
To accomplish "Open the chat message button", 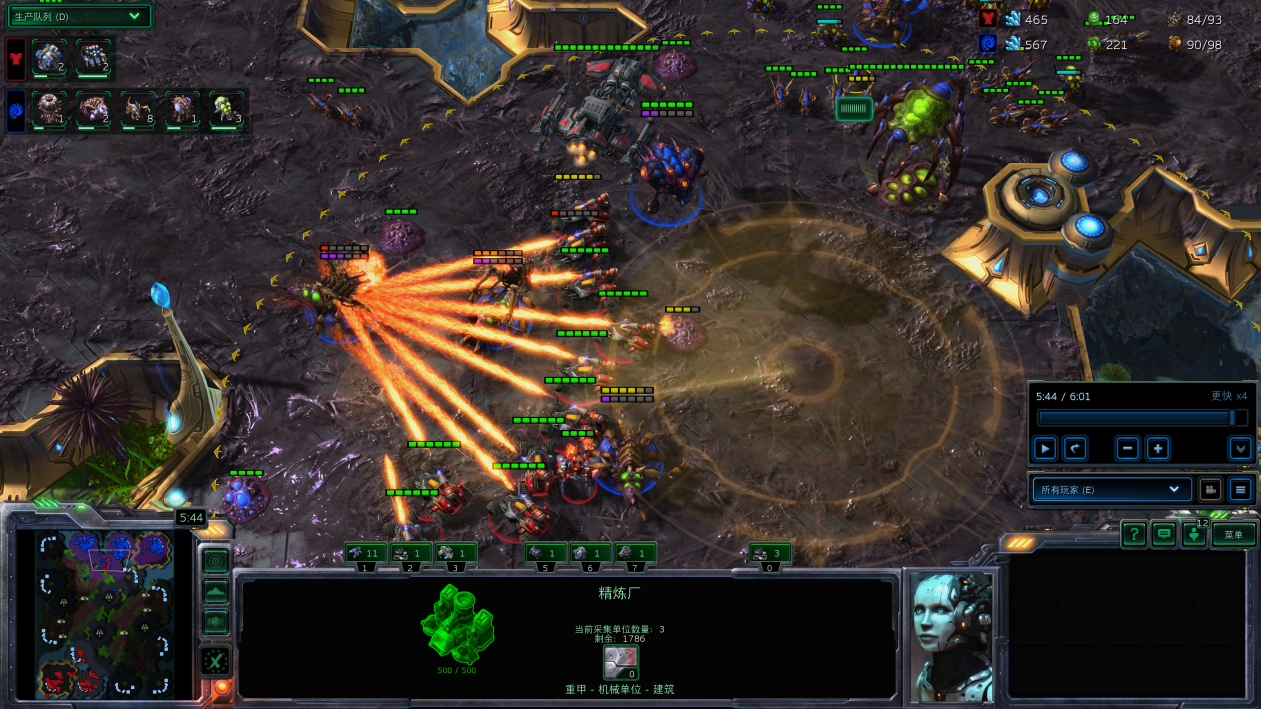I will (x=1163, y=535).
